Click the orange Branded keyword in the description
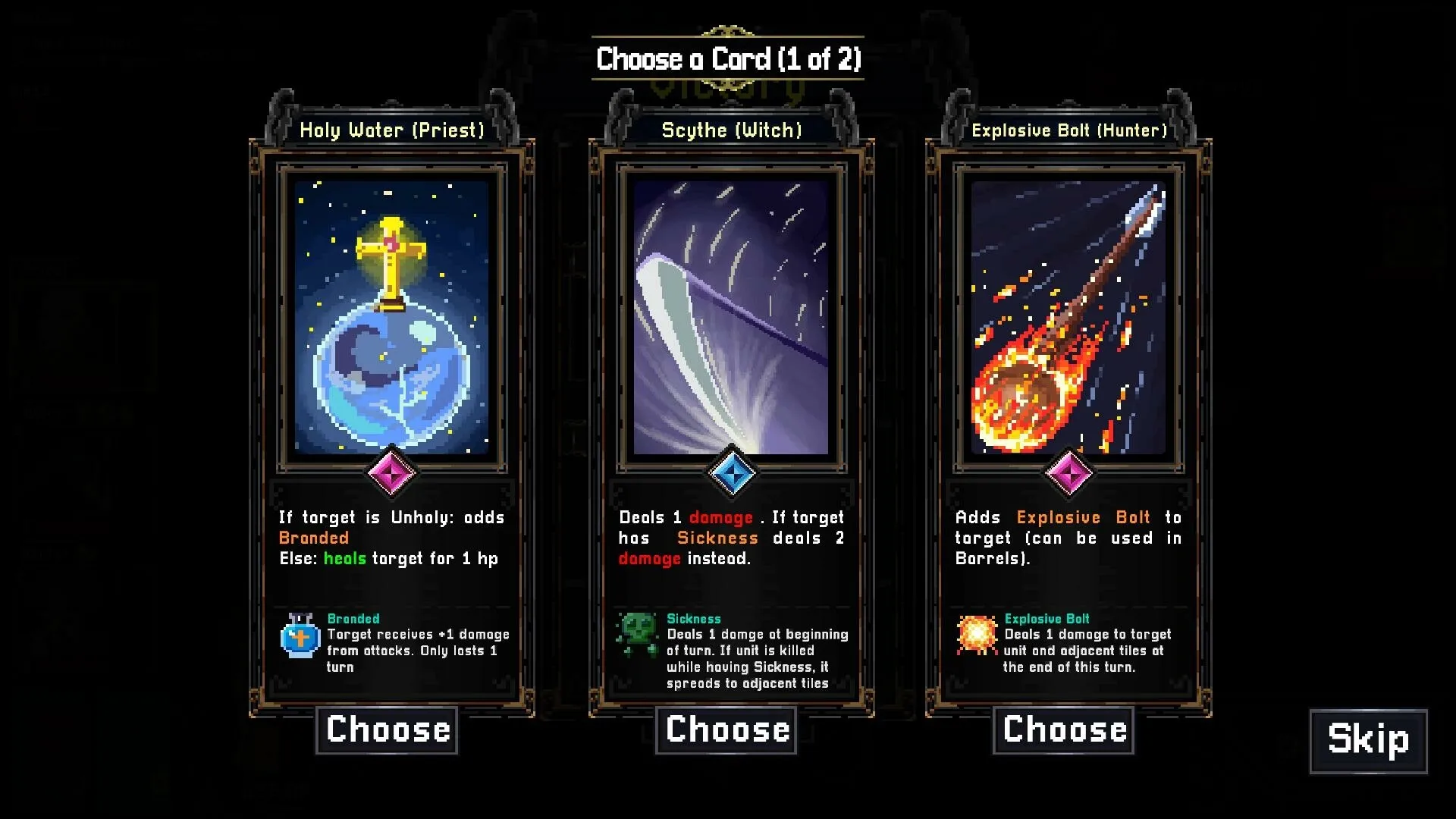 pyautogui.click(x=313, y=538)
